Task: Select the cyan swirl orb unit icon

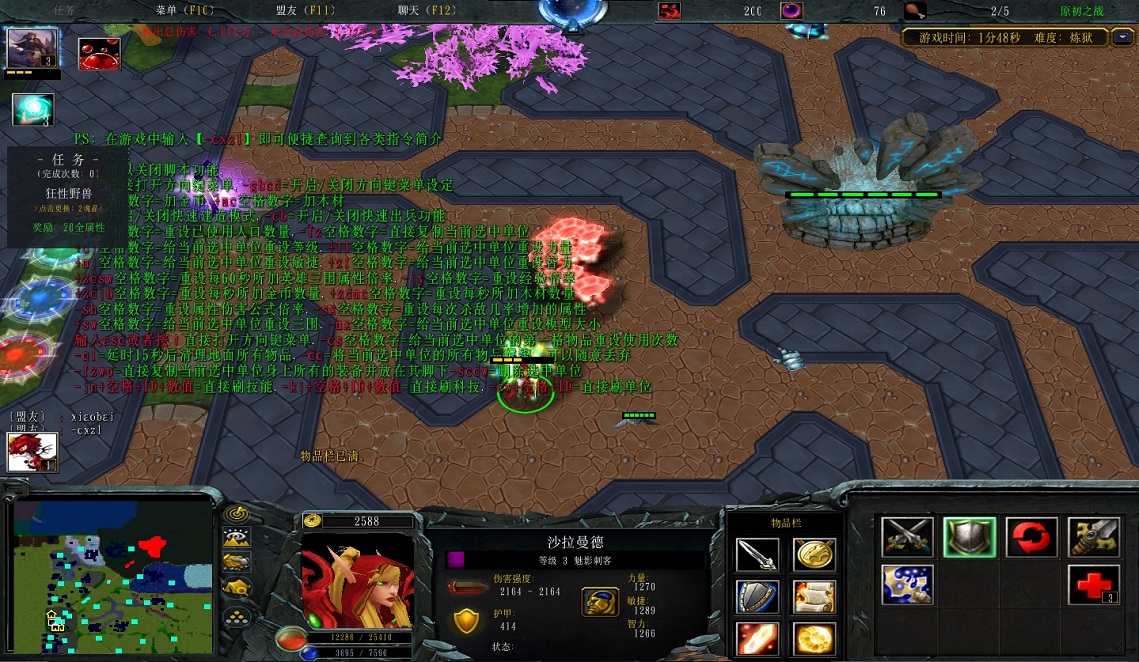Action: coord(32,109)
